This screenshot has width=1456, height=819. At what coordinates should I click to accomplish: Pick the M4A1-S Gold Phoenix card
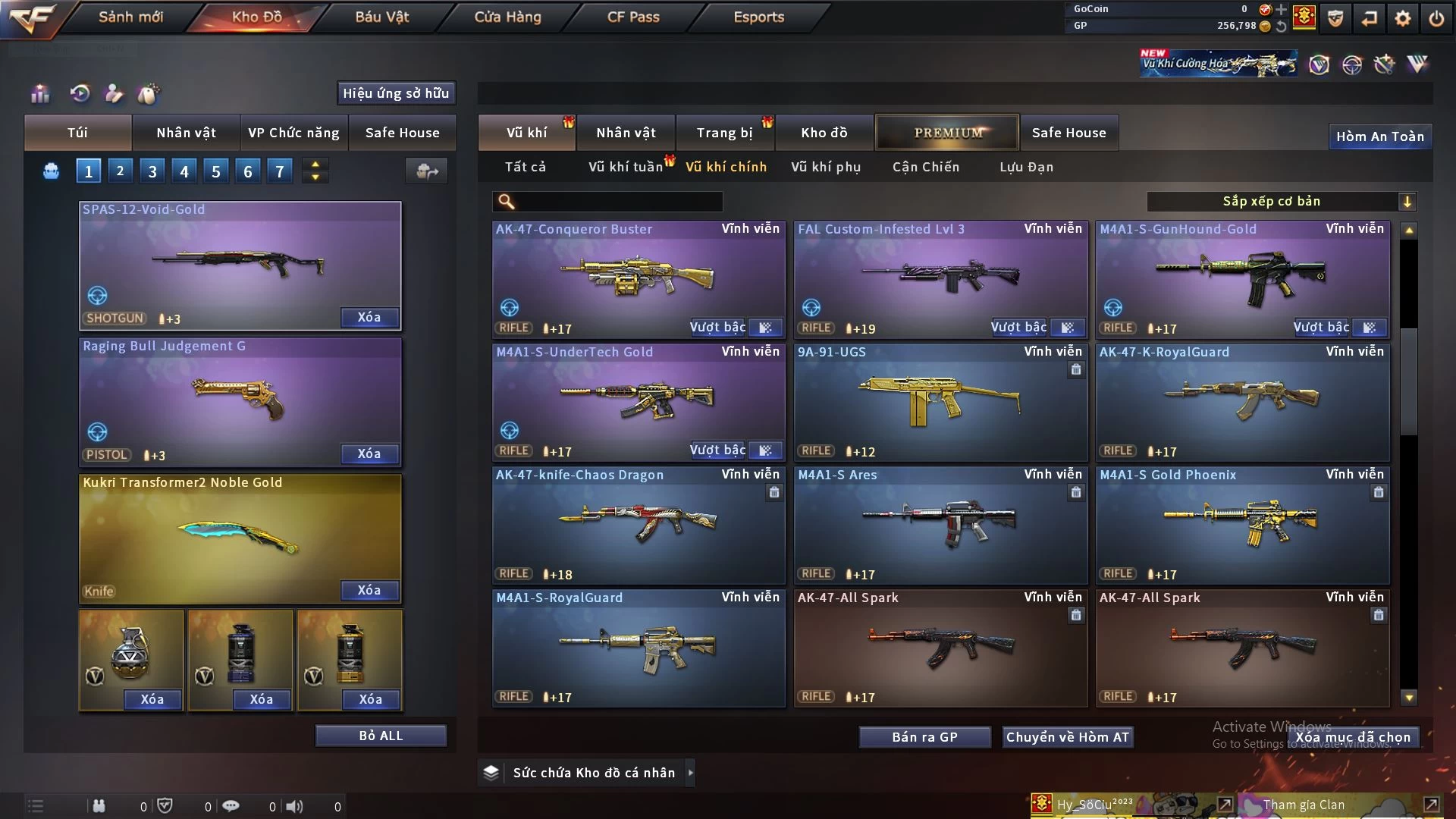(x=1241, y=525)
